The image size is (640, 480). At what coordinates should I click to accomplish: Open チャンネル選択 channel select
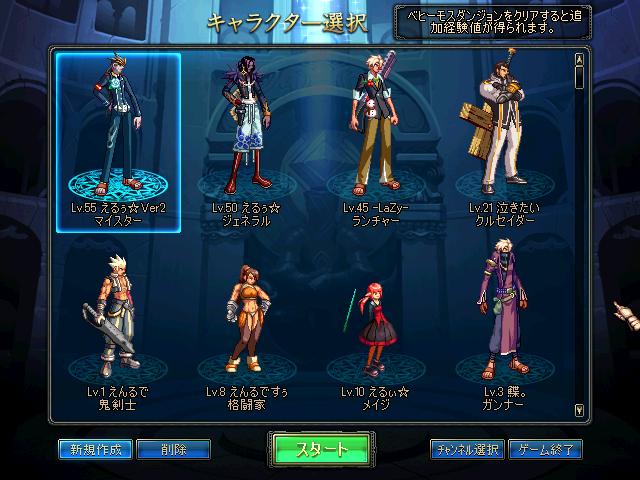(467, 449)
